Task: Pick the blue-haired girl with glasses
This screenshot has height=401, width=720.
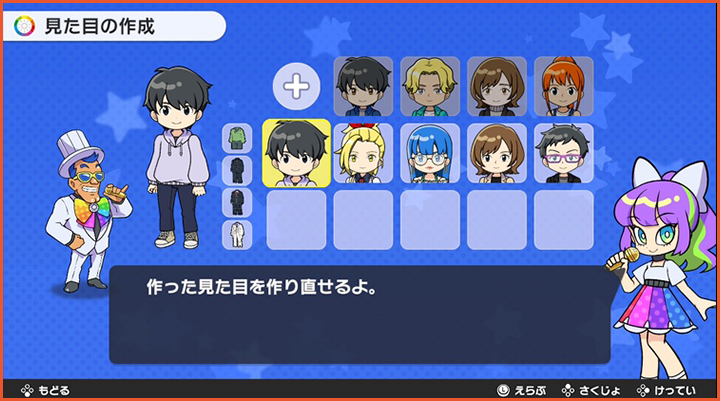Action: click(x=430, y=153)
